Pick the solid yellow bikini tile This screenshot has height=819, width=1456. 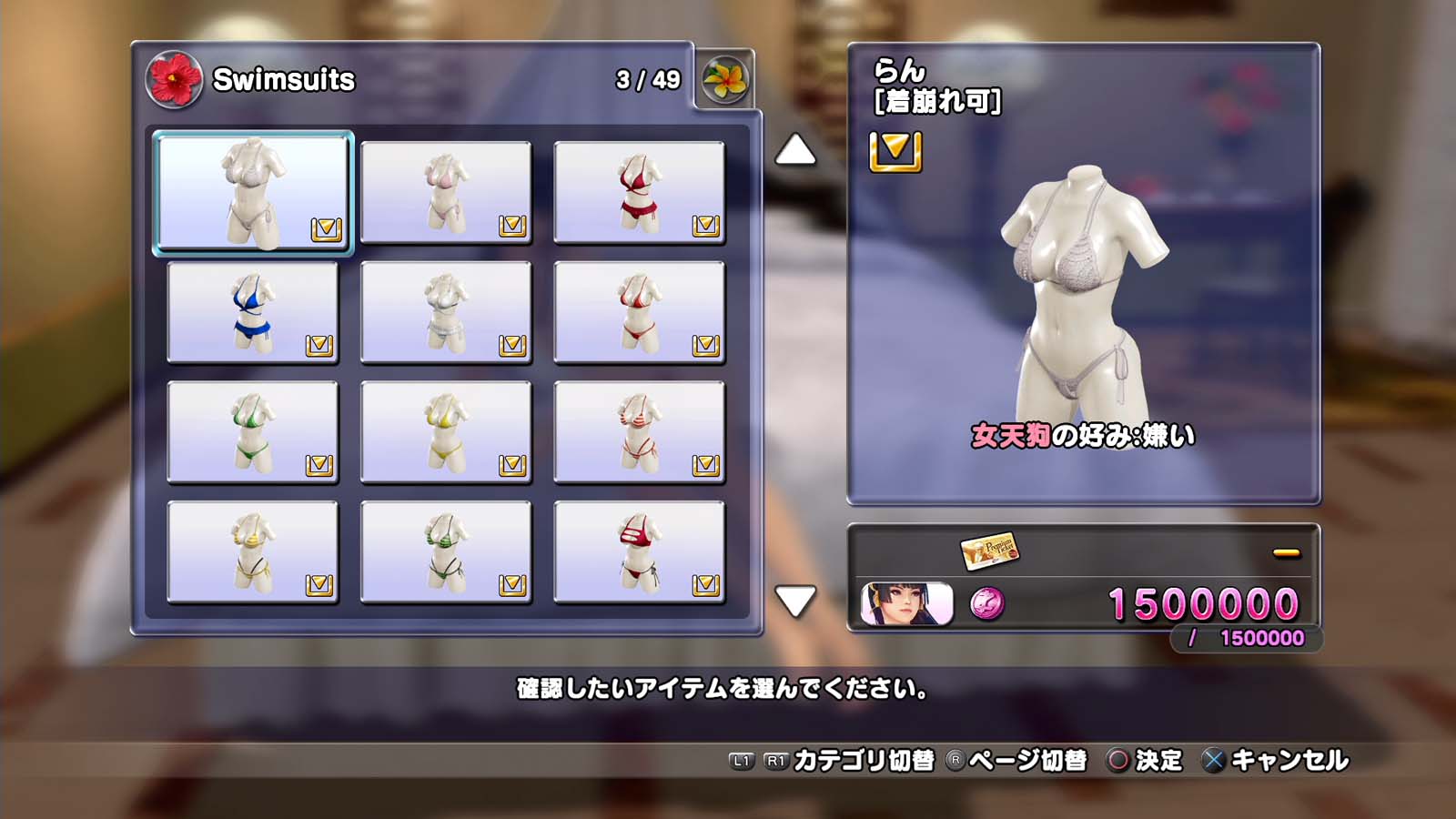pyautogui.click(x=445, y=432)
